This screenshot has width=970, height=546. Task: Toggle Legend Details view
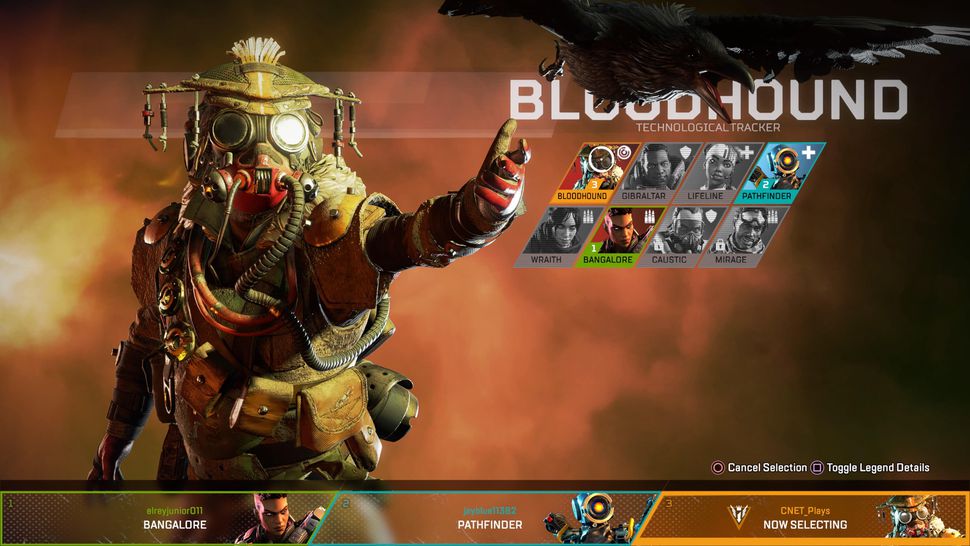click(870, 467)
